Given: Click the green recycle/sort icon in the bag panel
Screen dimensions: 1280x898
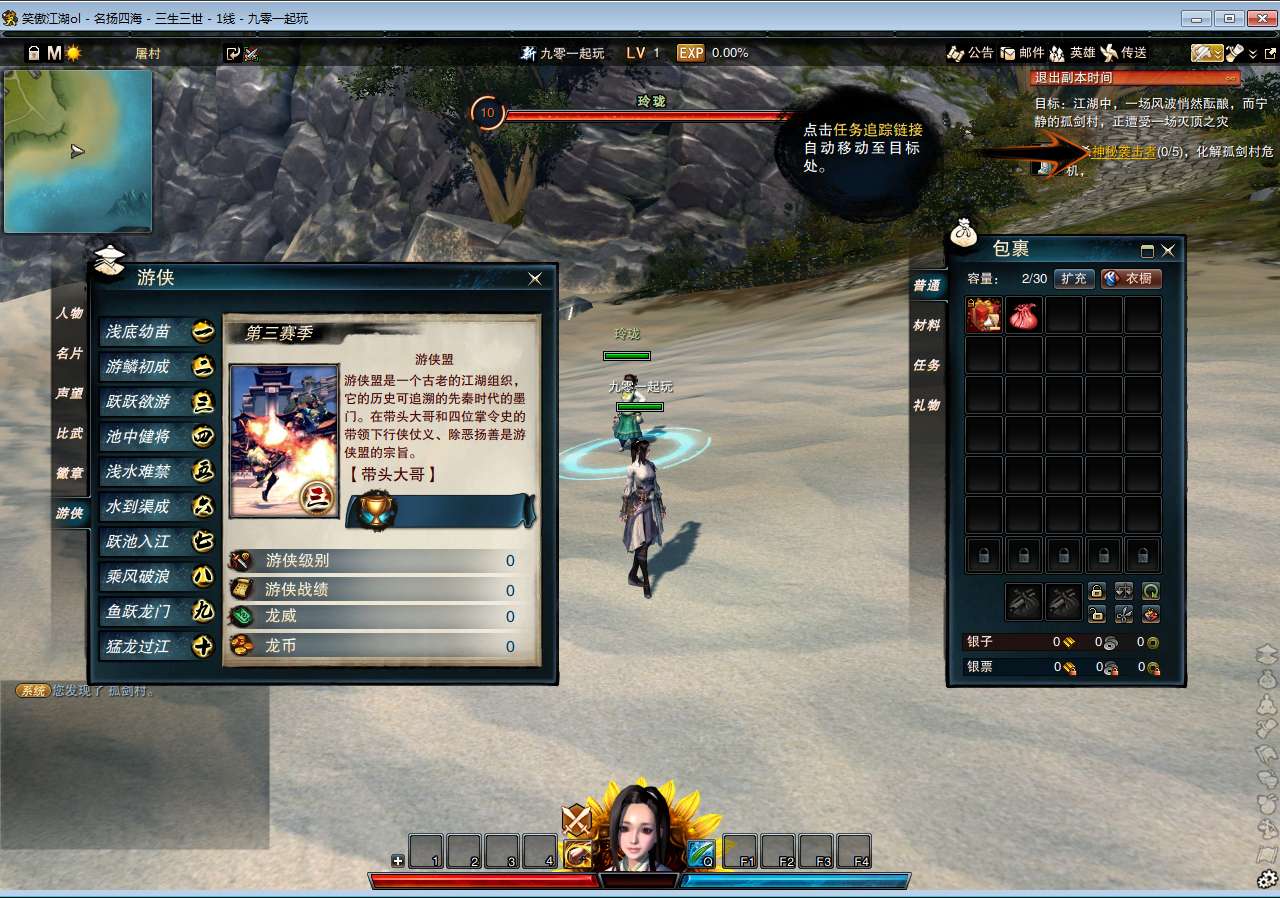Looking at the screenshot, I should tap(1152, 590).
